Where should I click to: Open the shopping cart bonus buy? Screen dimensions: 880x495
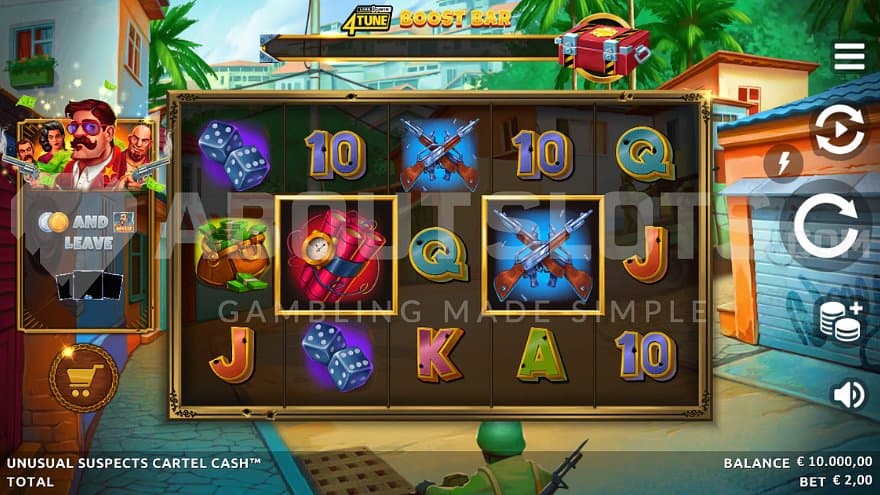84,378
